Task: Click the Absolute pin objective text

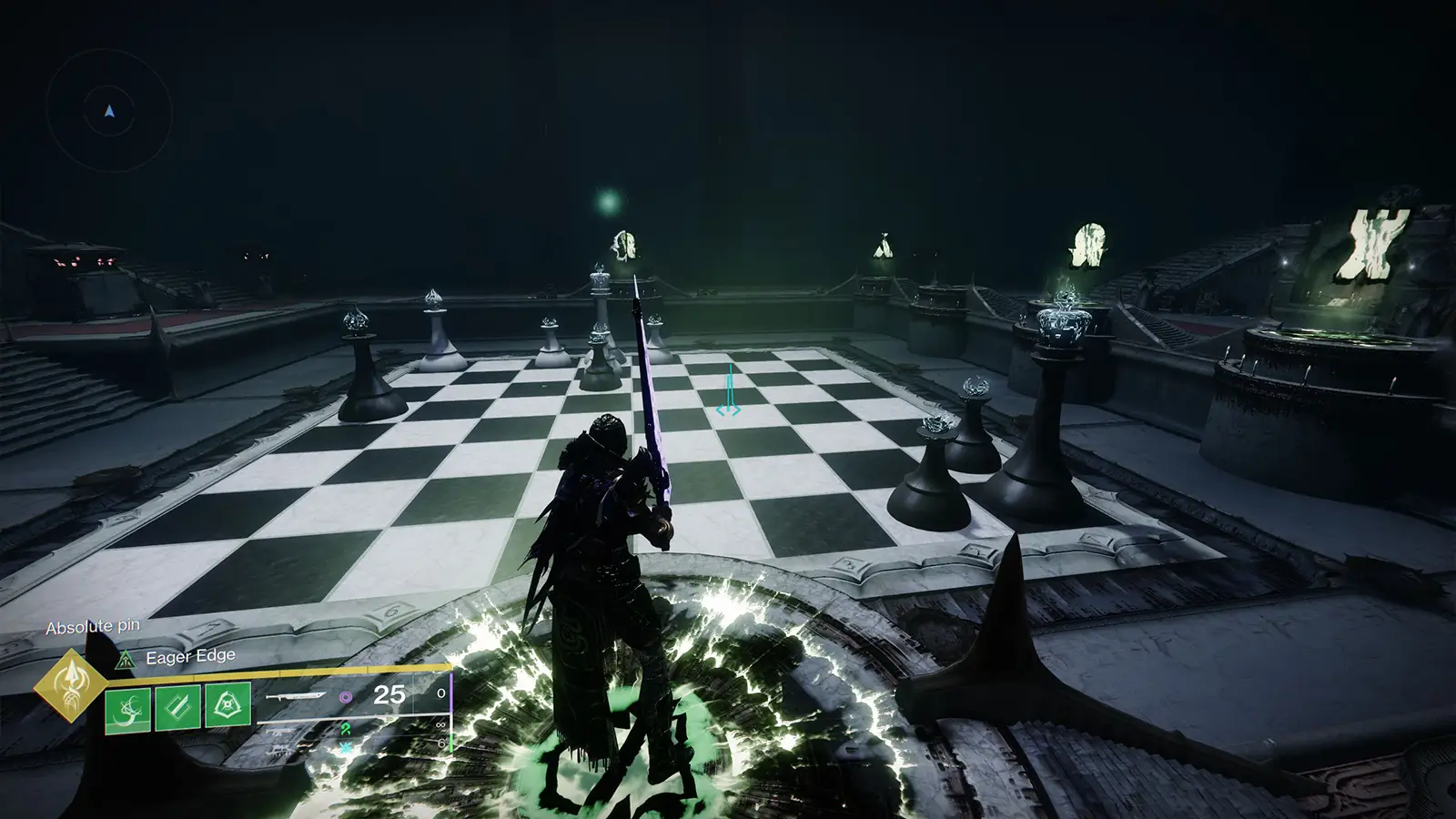Action: click(x=93, y=626)
